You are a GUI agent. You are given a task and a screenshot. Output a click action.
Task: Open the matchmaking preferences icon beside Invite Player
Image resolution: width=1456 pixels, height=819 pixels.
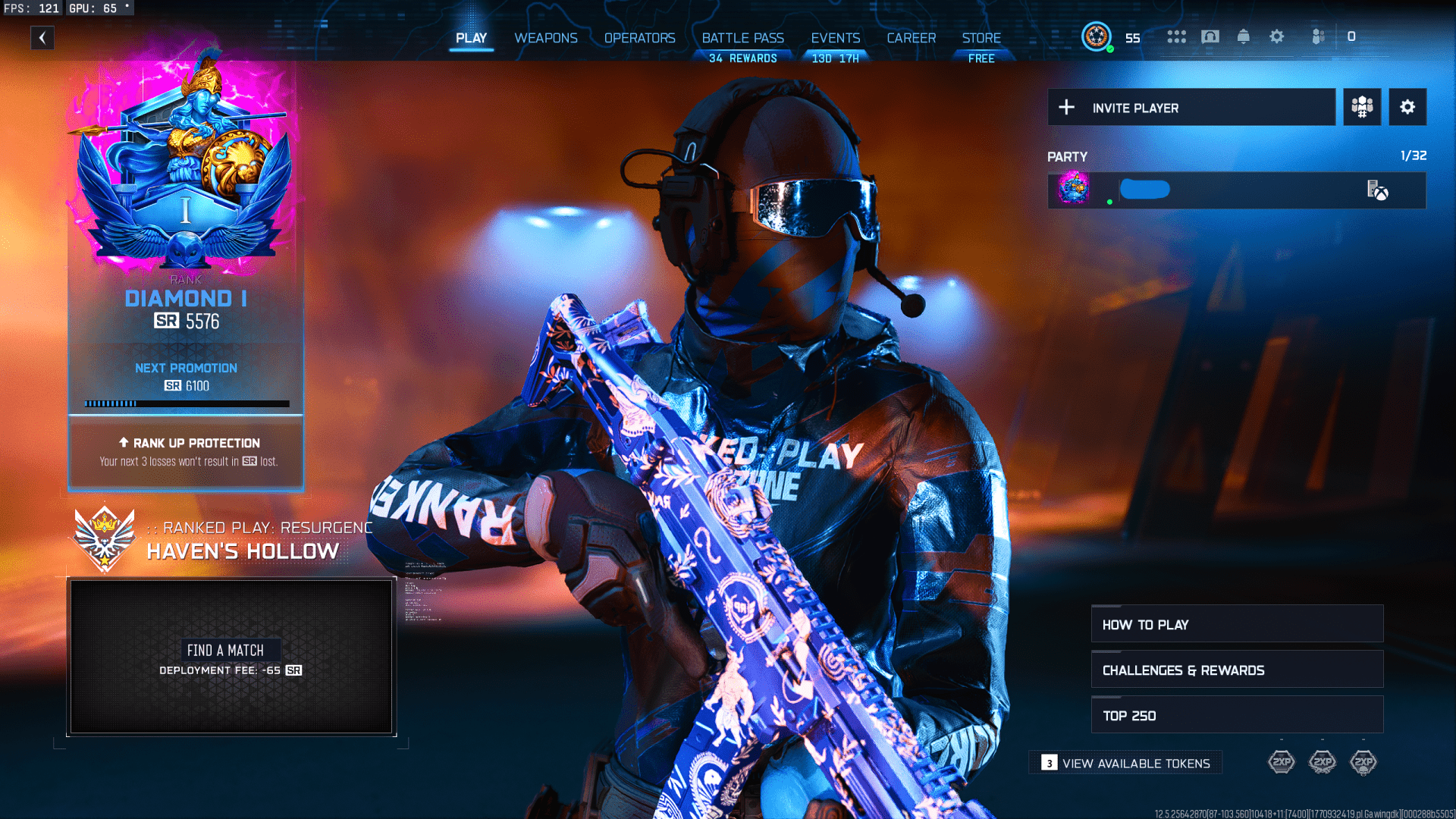coord(1361,107)
